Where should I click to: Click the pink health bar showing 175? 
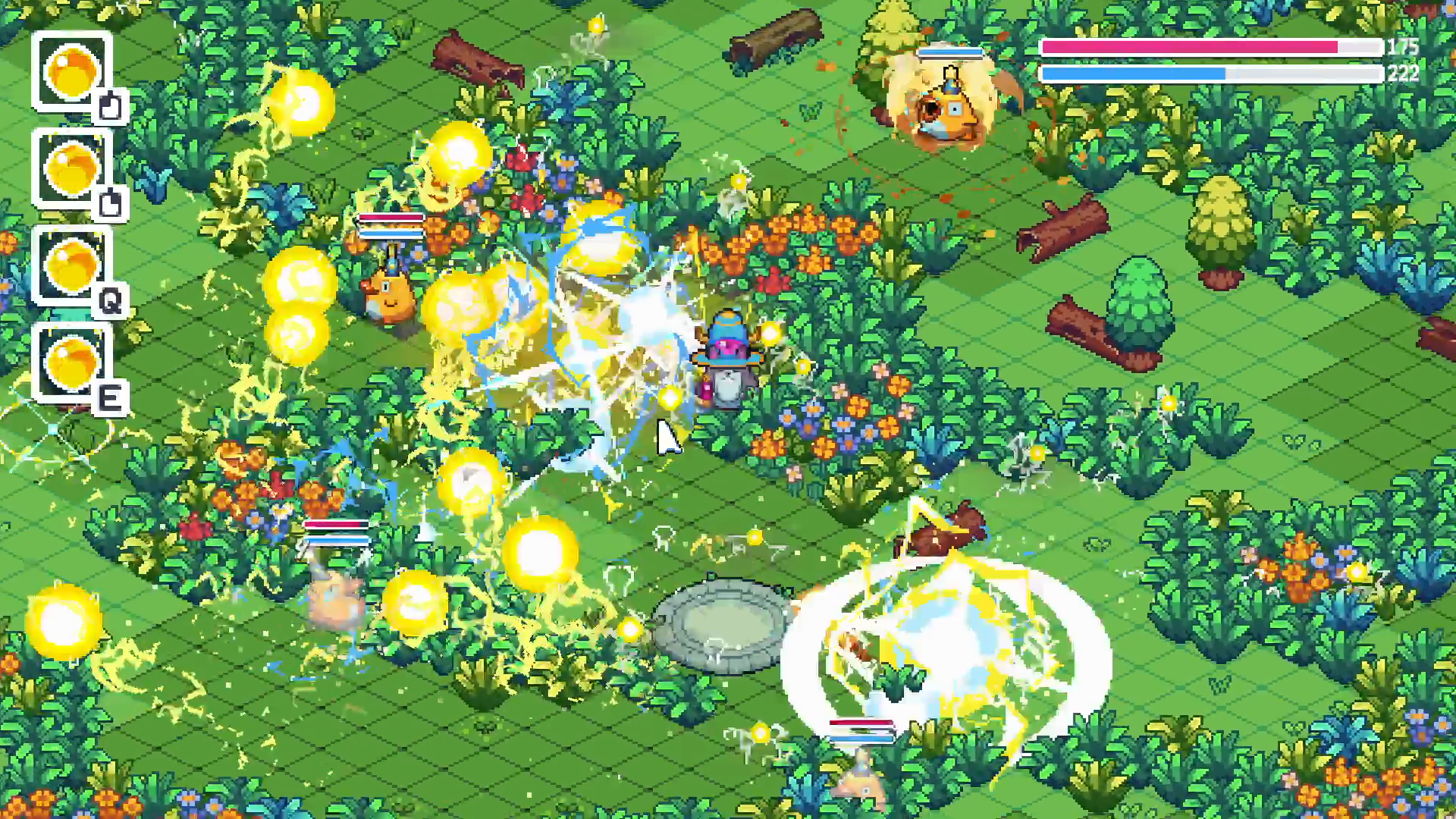1213,47
